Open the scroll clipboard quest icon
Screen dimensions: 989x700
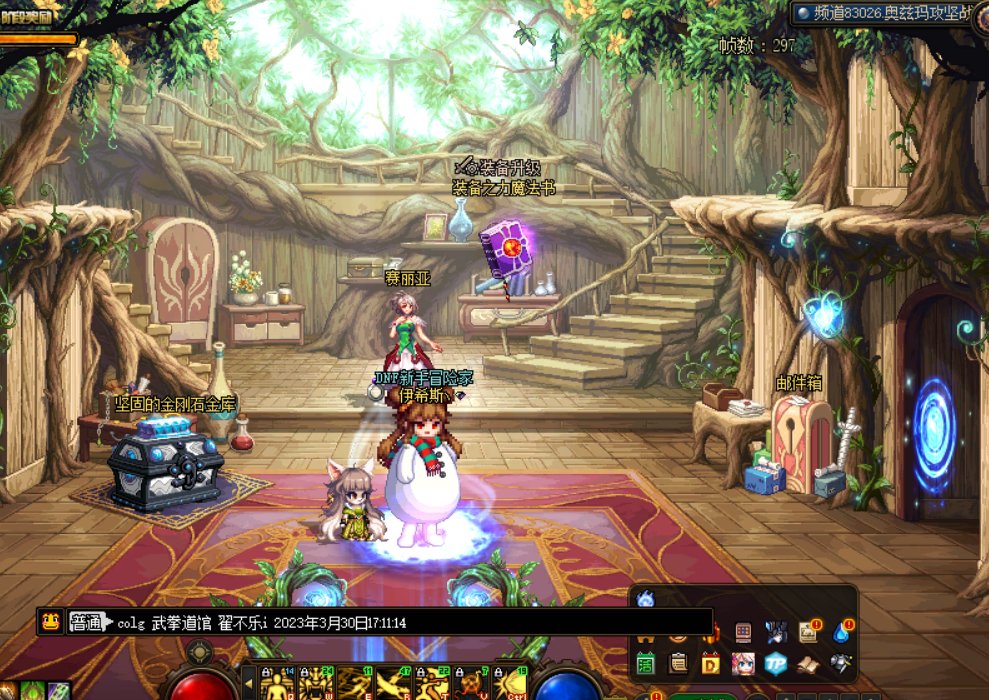click(x=678, y=663)
